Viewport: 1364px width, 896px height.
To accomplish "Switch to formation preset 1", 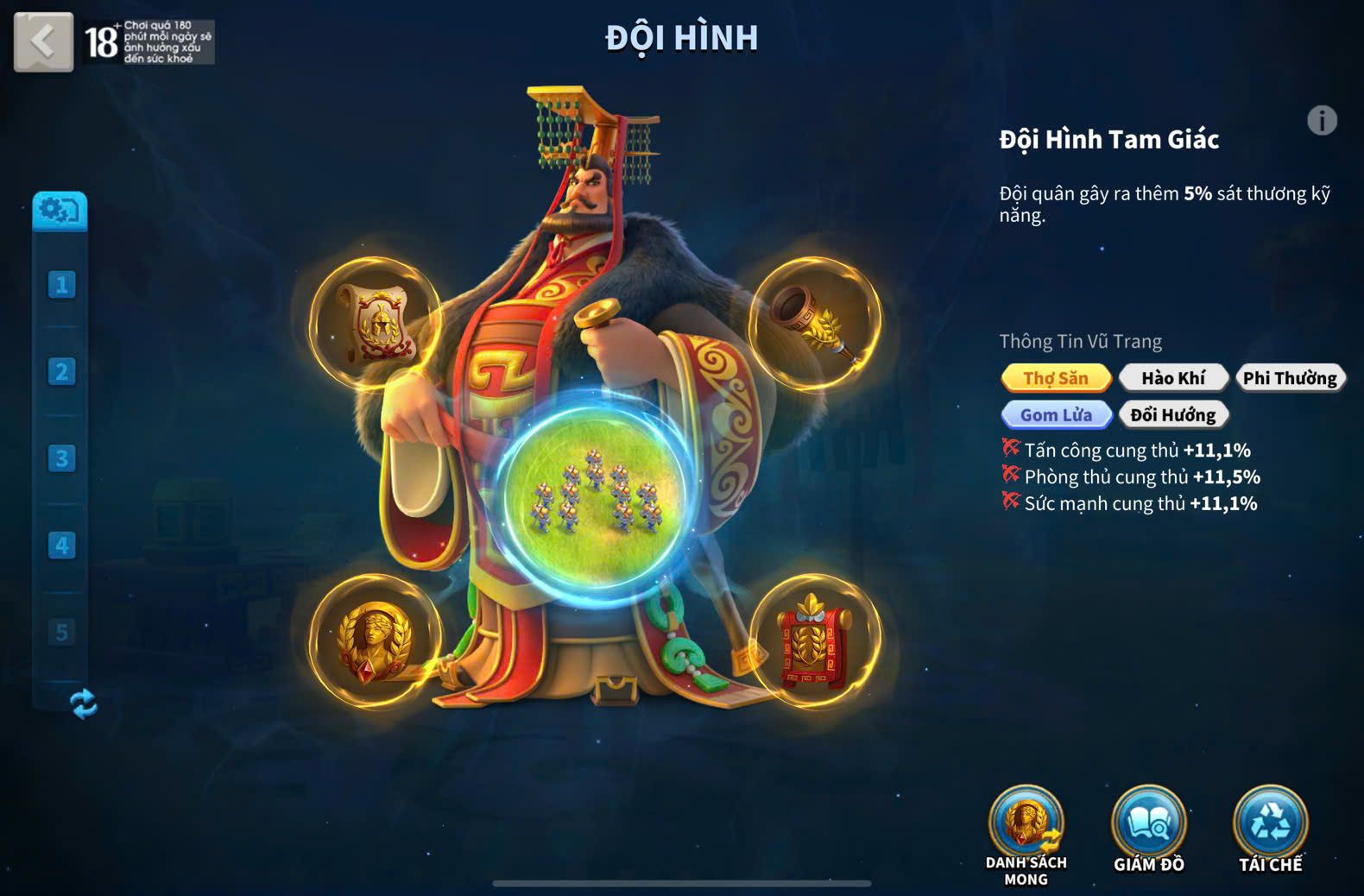I will pyautogui.click(x=61, y=285).
